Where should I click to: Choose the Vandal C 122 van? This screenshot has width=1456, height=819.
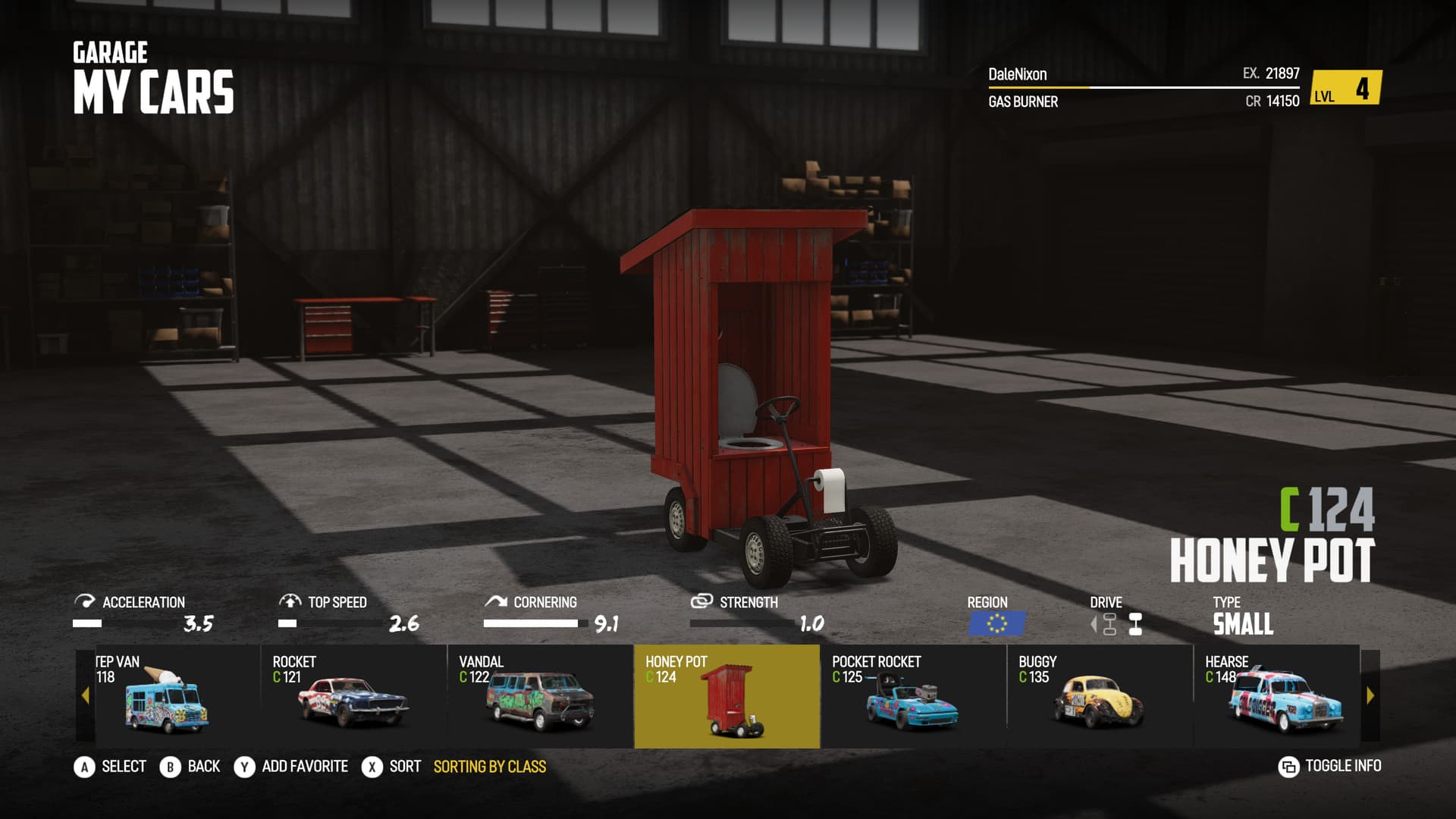[x=540, y=696]
